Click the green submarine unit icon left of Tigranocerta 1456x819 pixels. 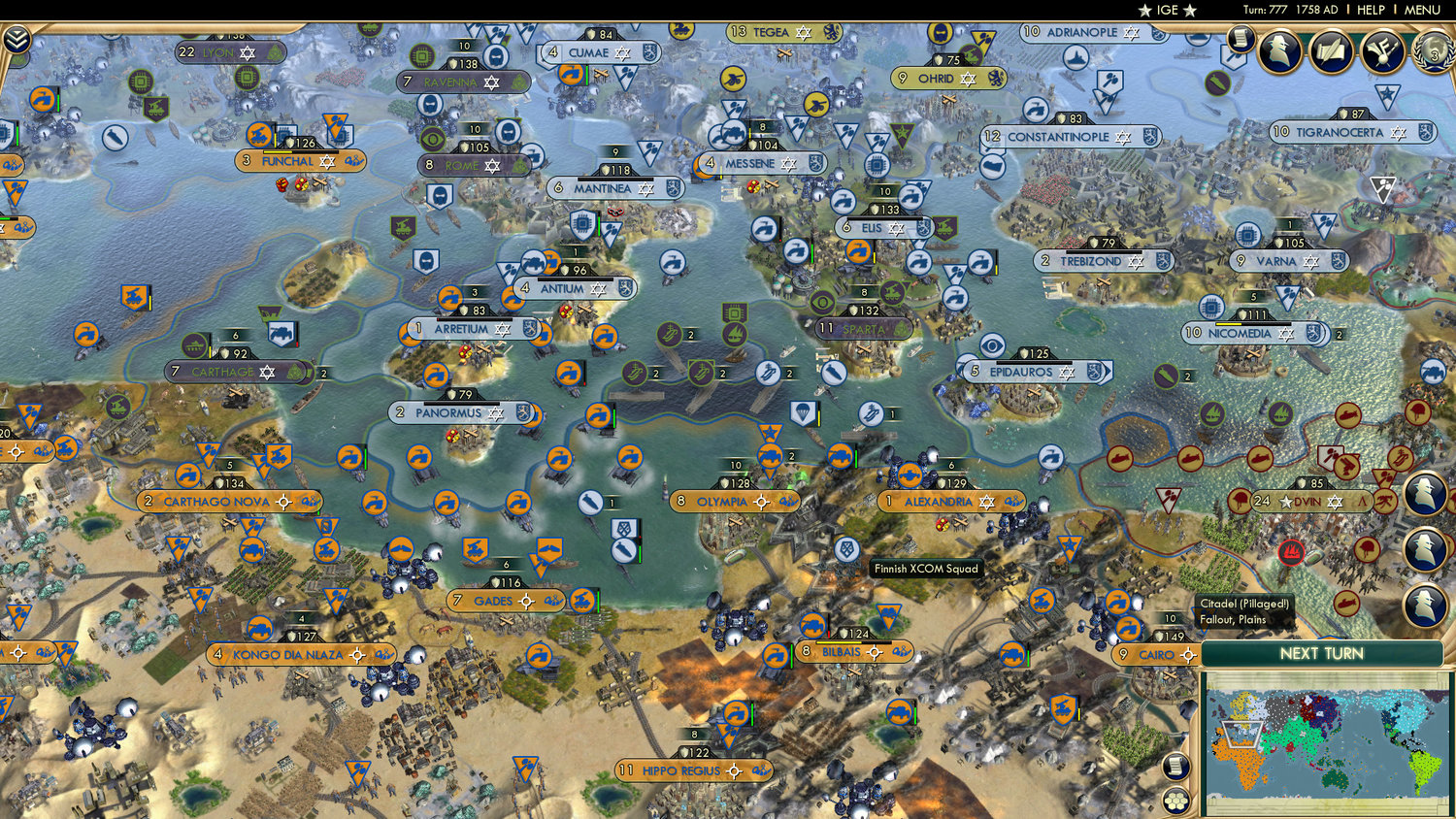coord(1216,82)
